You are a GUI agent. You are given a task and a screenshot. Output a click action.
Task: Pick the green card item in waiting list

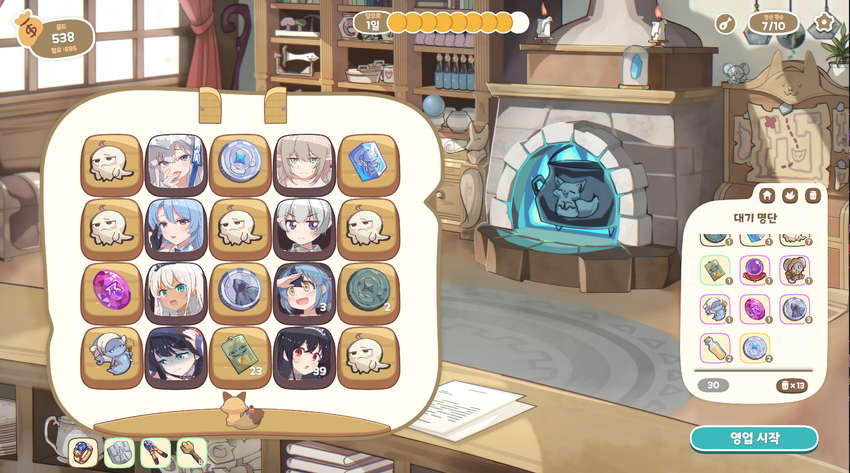pyautogui.click(x=714, y=270)
